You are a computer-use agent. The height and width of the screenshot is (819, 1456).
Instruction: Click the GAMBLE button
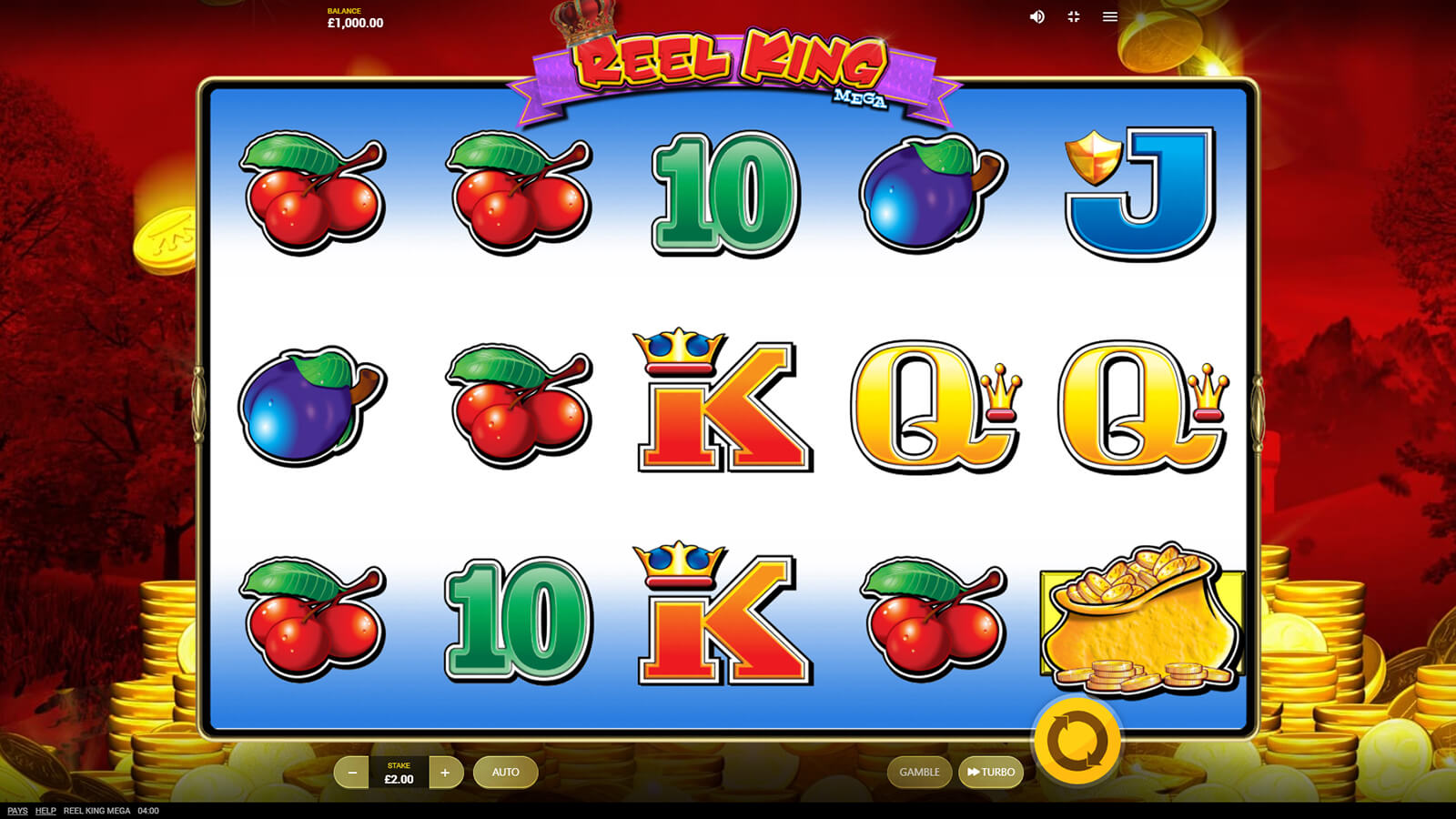(x=919, y=773)
